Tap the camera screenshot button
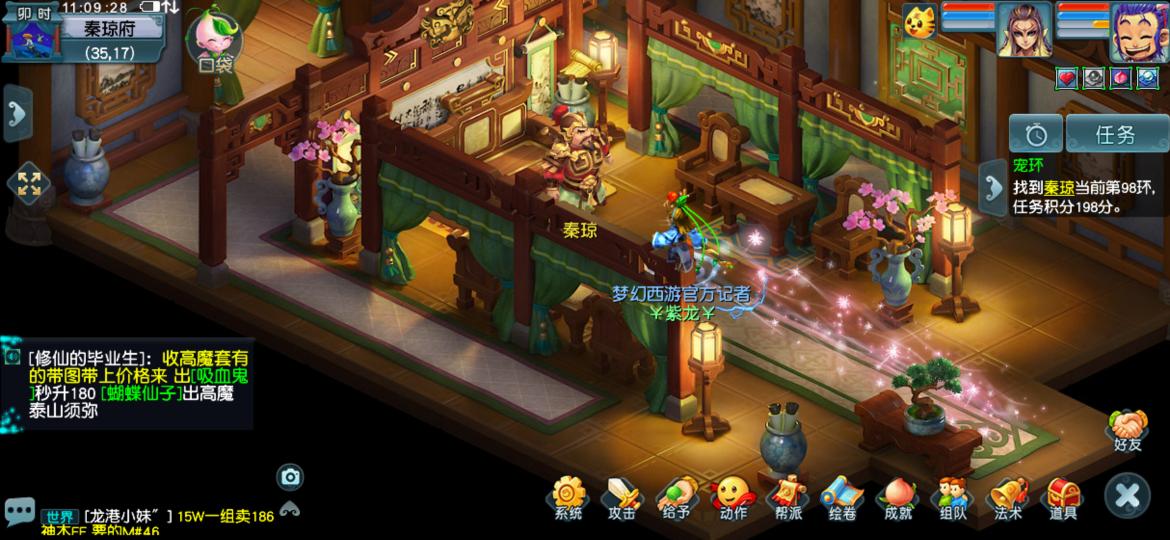Viewport: 1170px width, 540px height. 290,477
